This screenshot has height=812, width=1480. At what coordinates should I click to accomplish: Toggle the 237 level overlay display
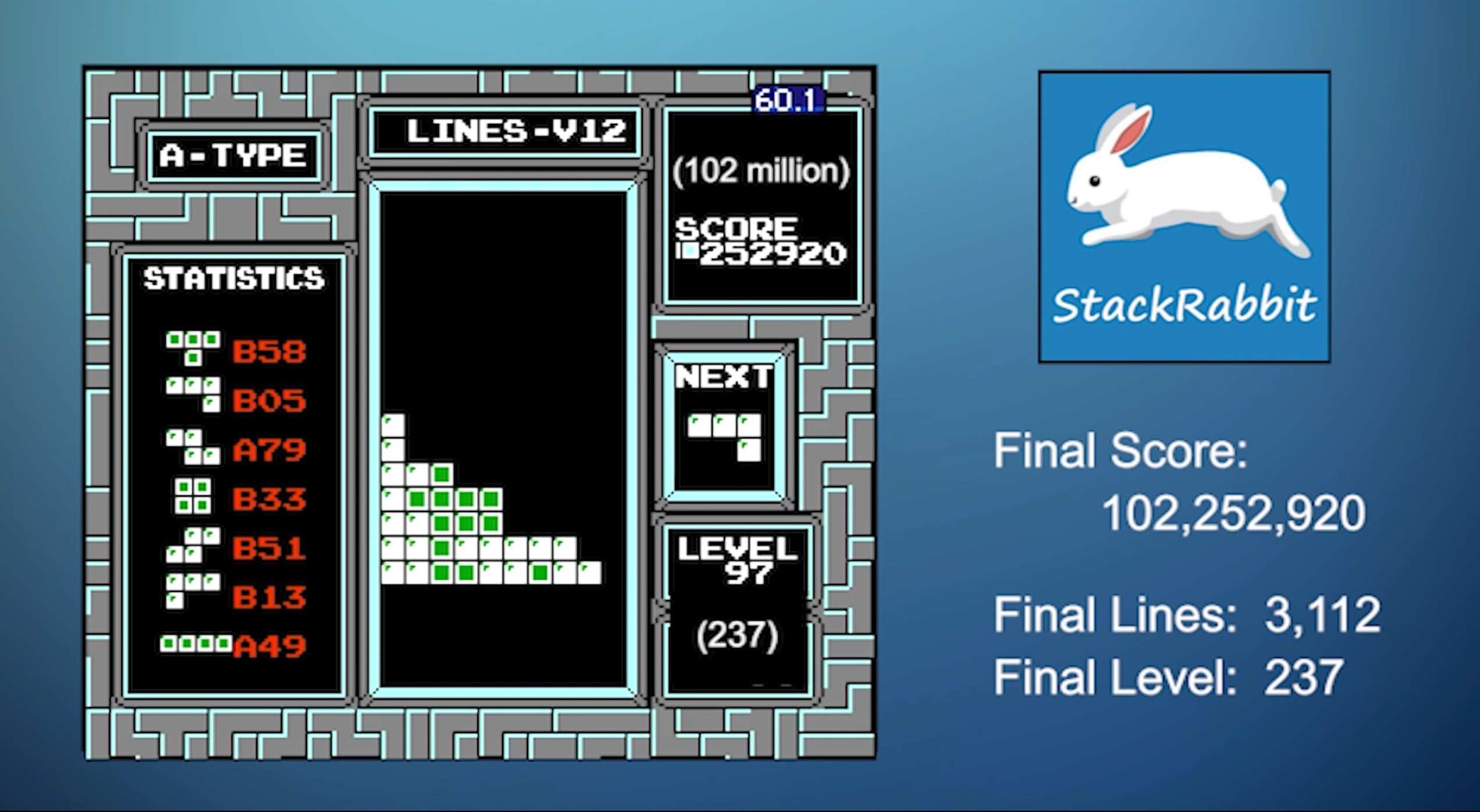click(x=738, y=636)
